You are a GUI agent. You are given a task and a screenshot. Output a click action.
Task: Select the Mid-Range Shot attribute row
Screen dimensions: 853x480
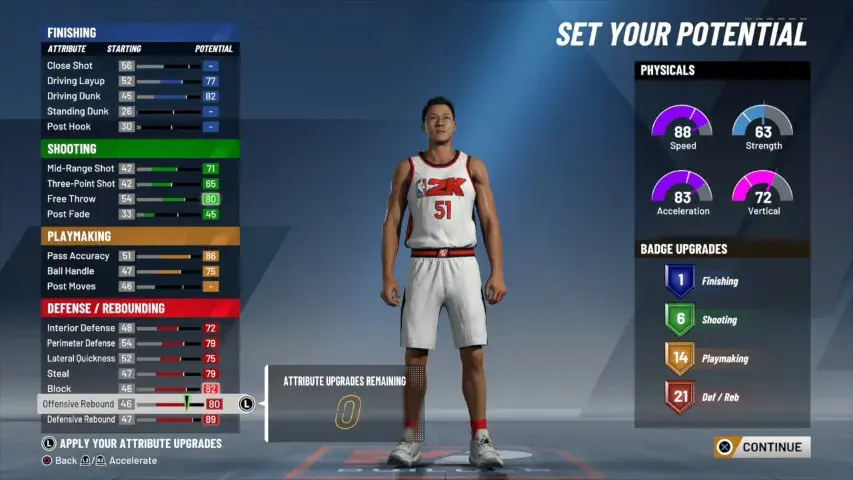tap(140, 169)
